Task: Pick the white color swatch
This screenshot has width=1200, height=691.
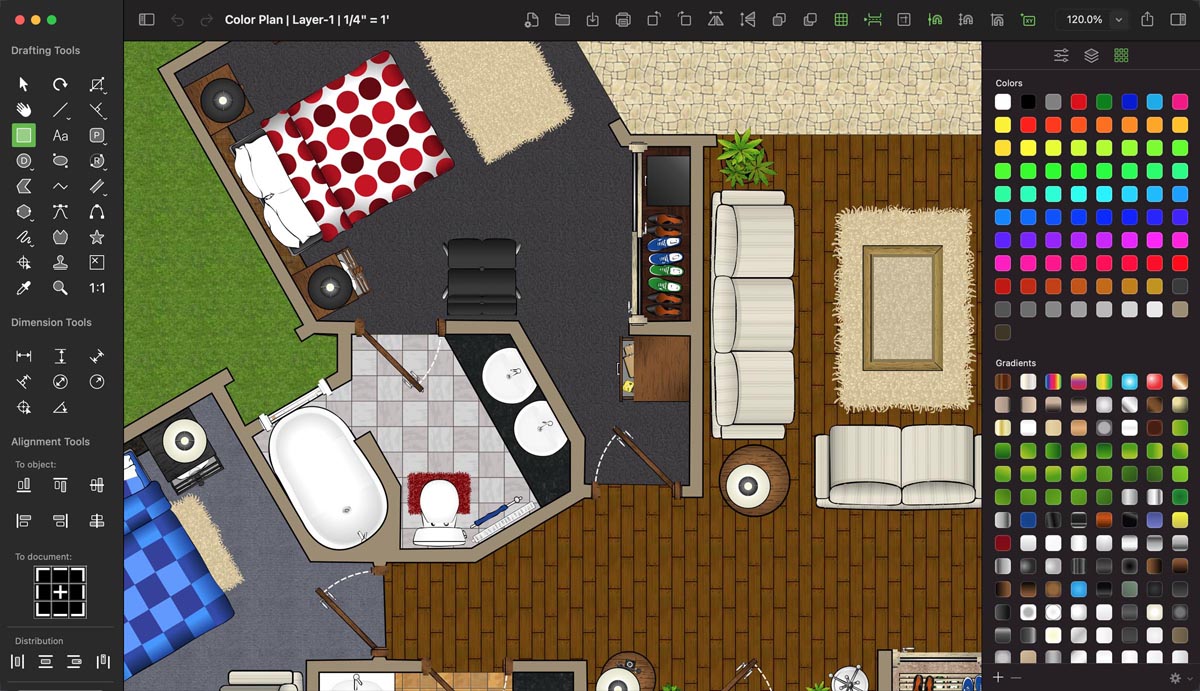Action: click(1003, 102)
